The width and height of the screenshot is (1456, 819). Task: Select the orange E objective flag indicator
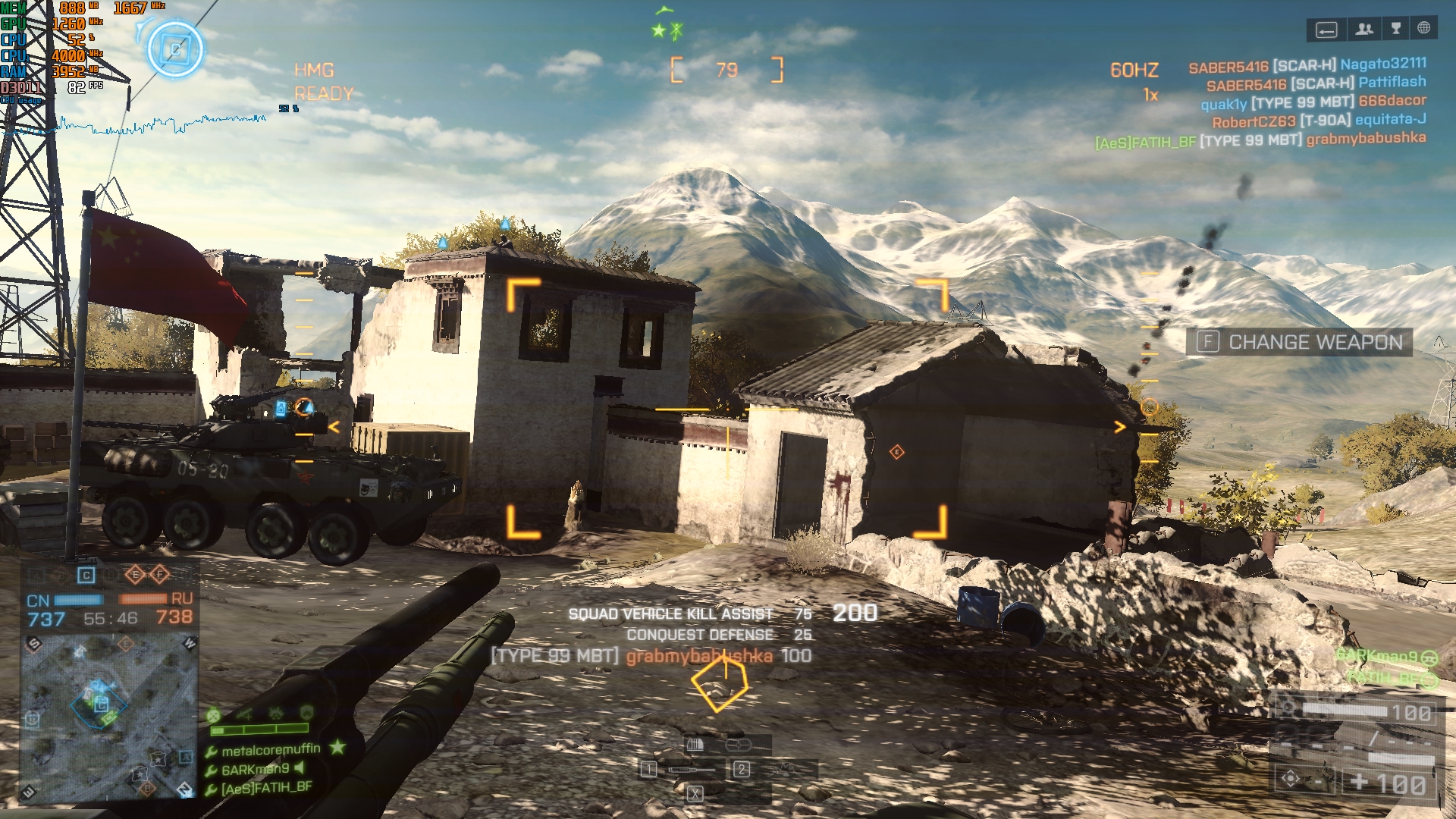pos(135,575)
